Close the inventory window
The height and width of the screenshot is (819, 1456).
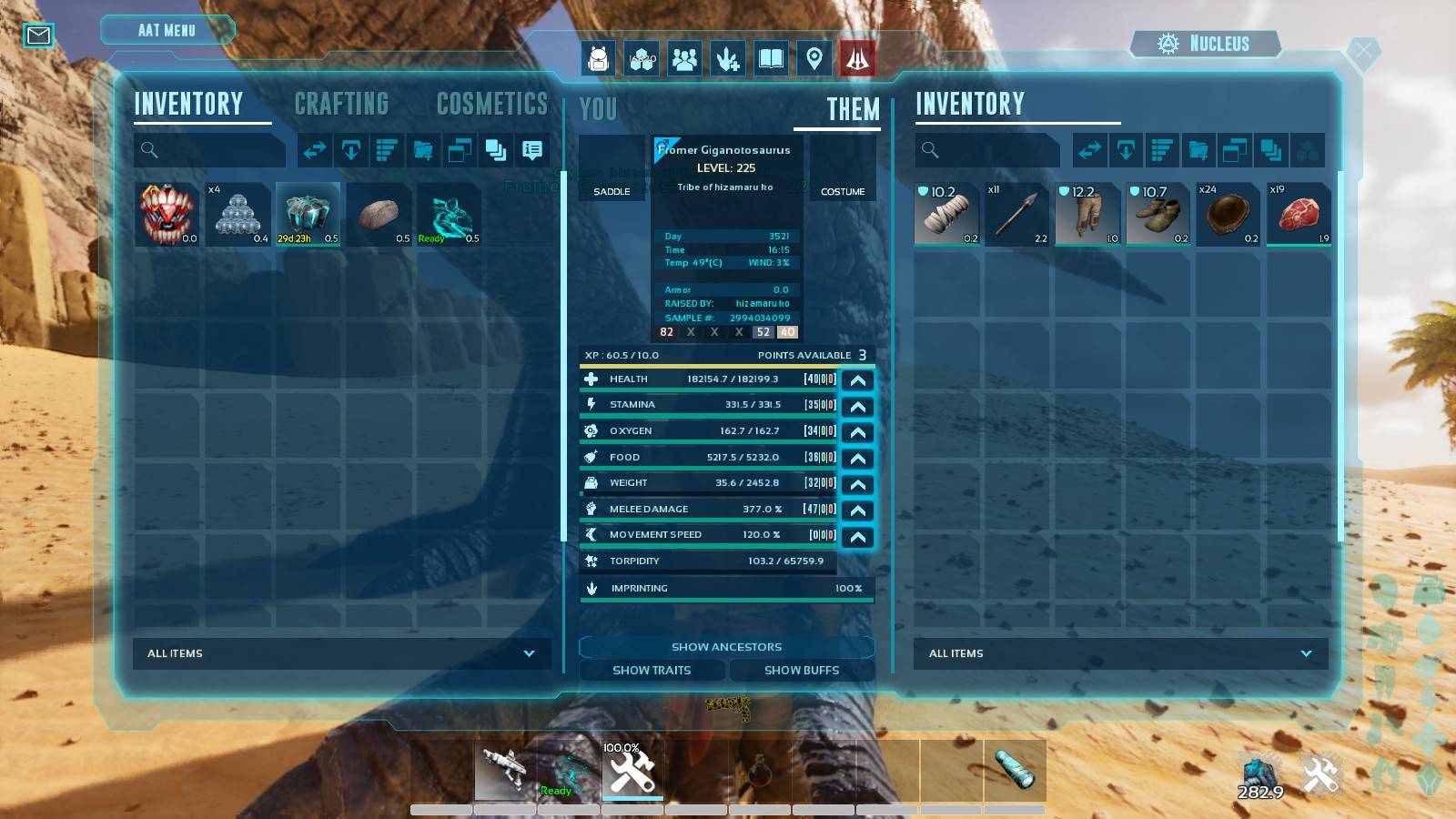(x=1362, y=51)
